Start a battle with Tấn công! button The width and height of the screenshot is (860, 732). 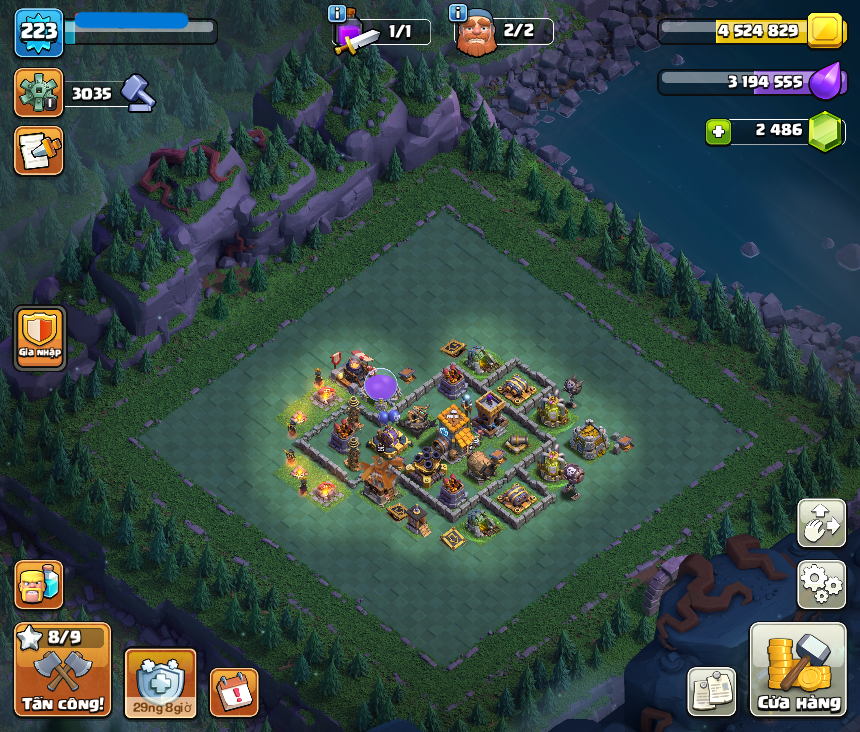pyautogui.click(x=62, y=669)
